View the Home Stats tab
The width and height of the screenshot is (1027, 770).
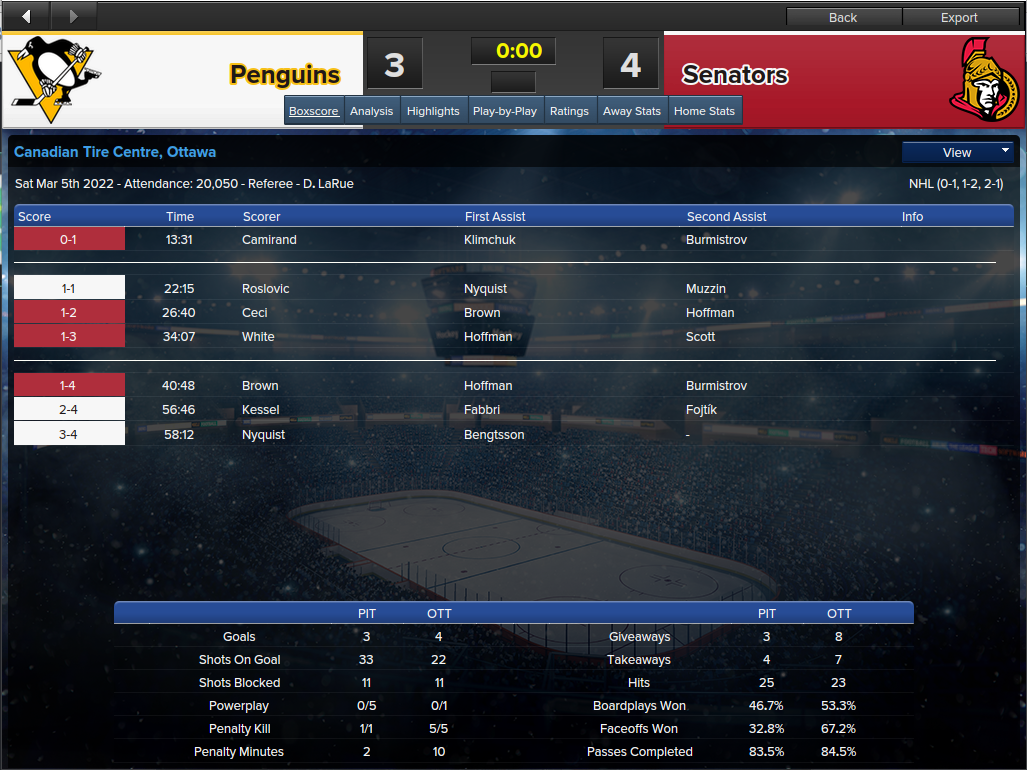coord(704,111)
